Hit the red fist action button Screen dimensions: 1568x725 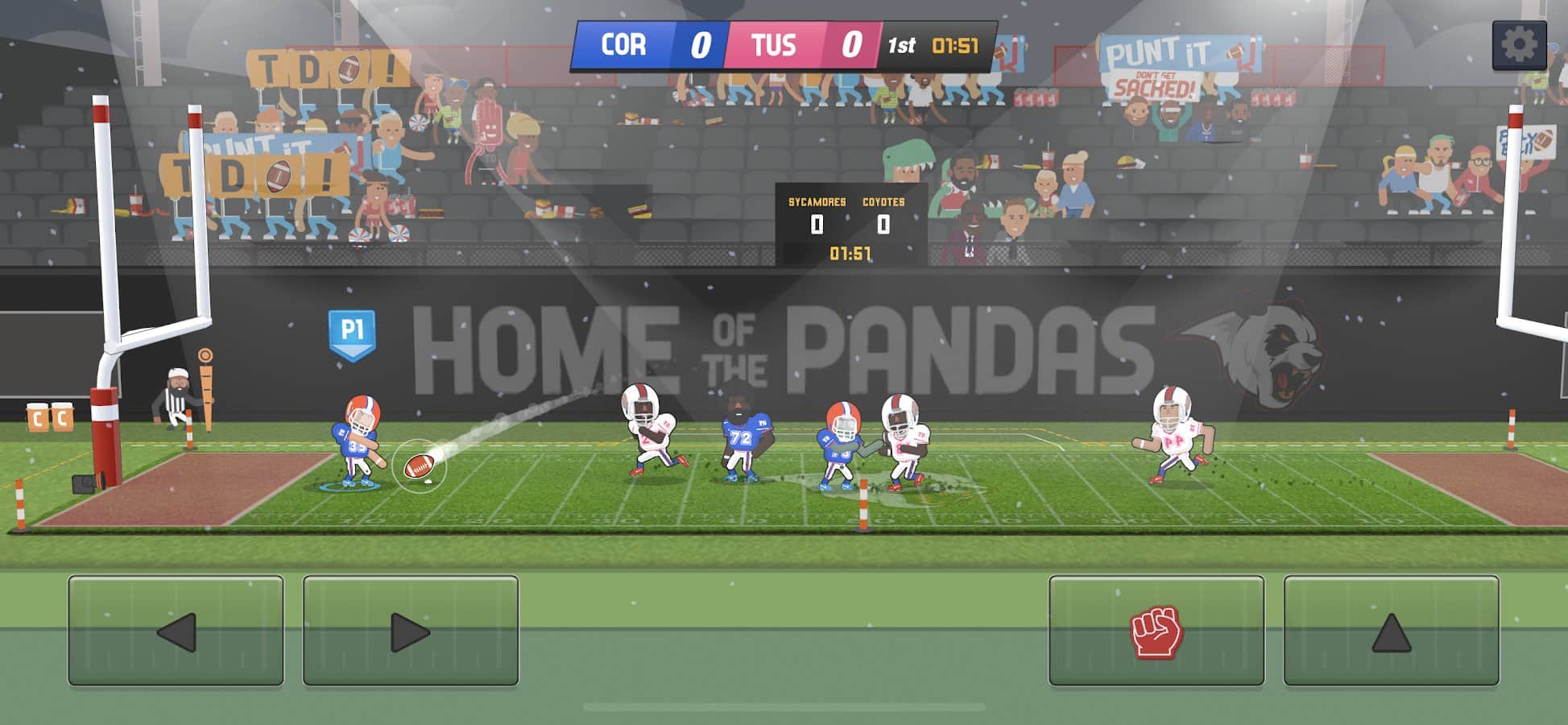click(x=1156, y=631)
